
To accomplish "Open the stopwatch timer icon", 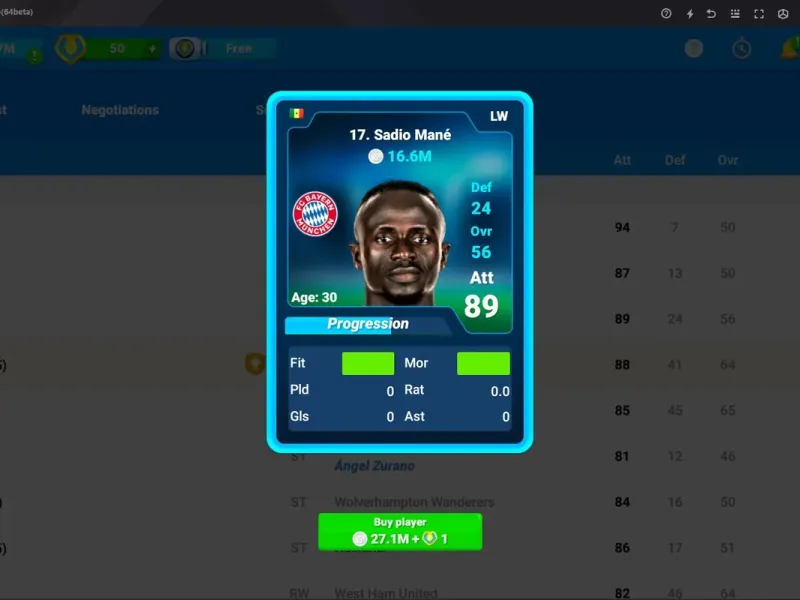I will click(741, 49).
